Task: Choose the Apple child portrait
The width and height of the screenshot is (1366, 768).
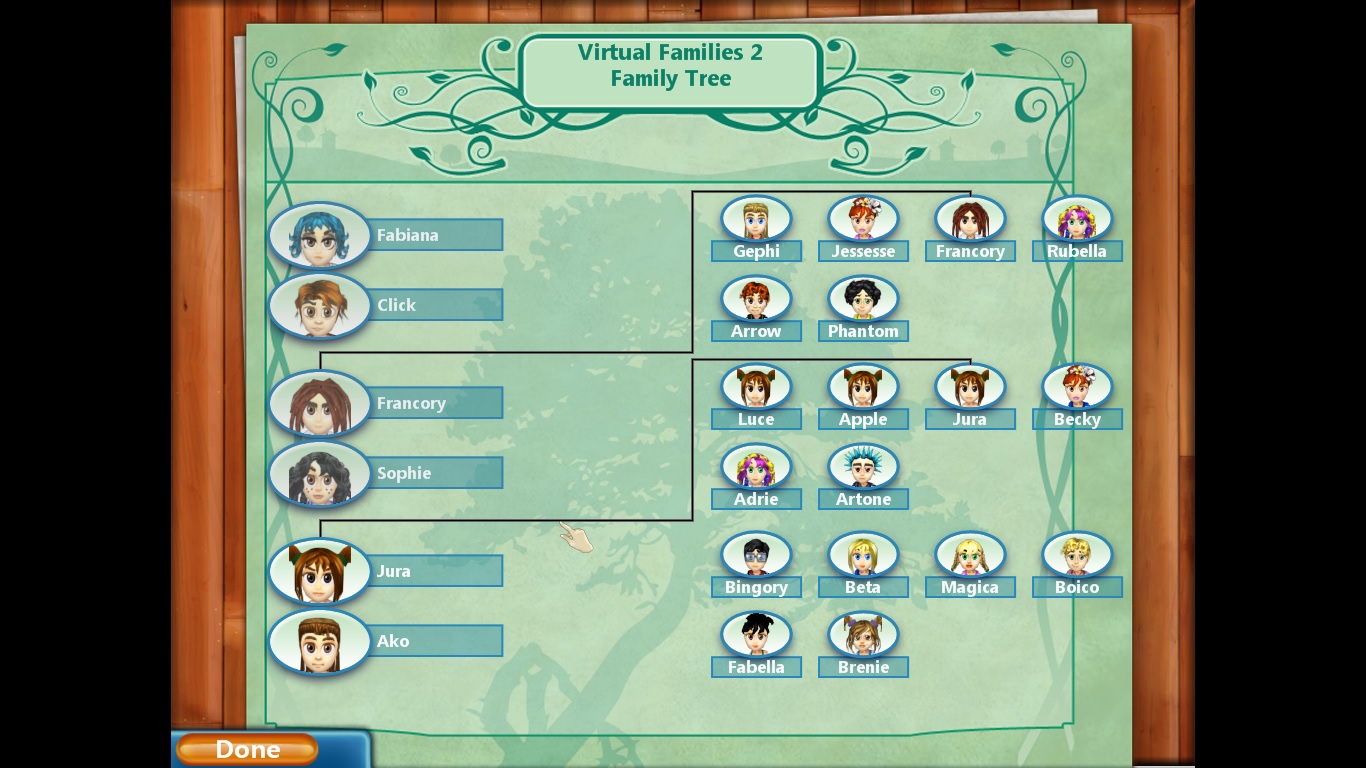Action: click(x=863, y=387)
